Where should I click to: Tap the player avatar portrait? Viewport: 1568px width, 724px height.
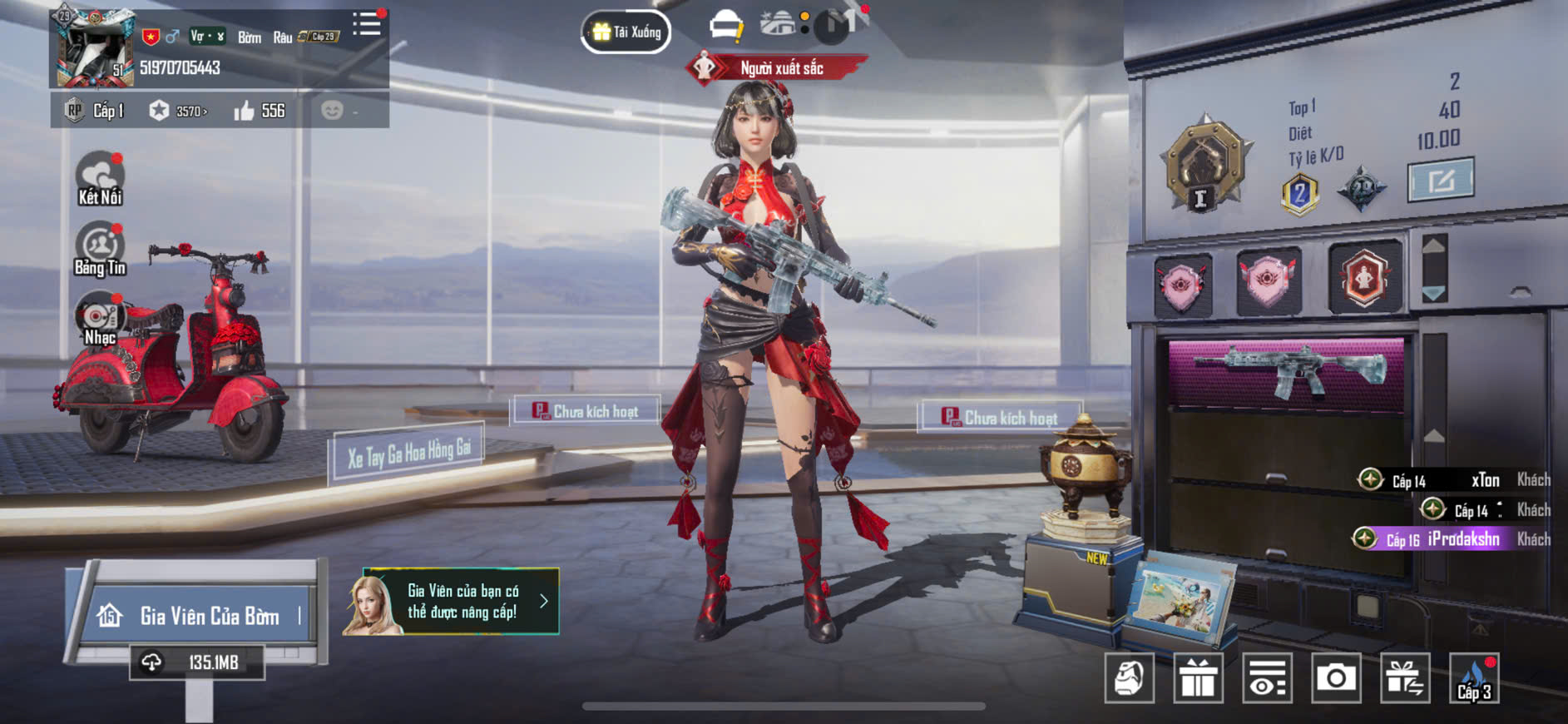coord(94,48)
